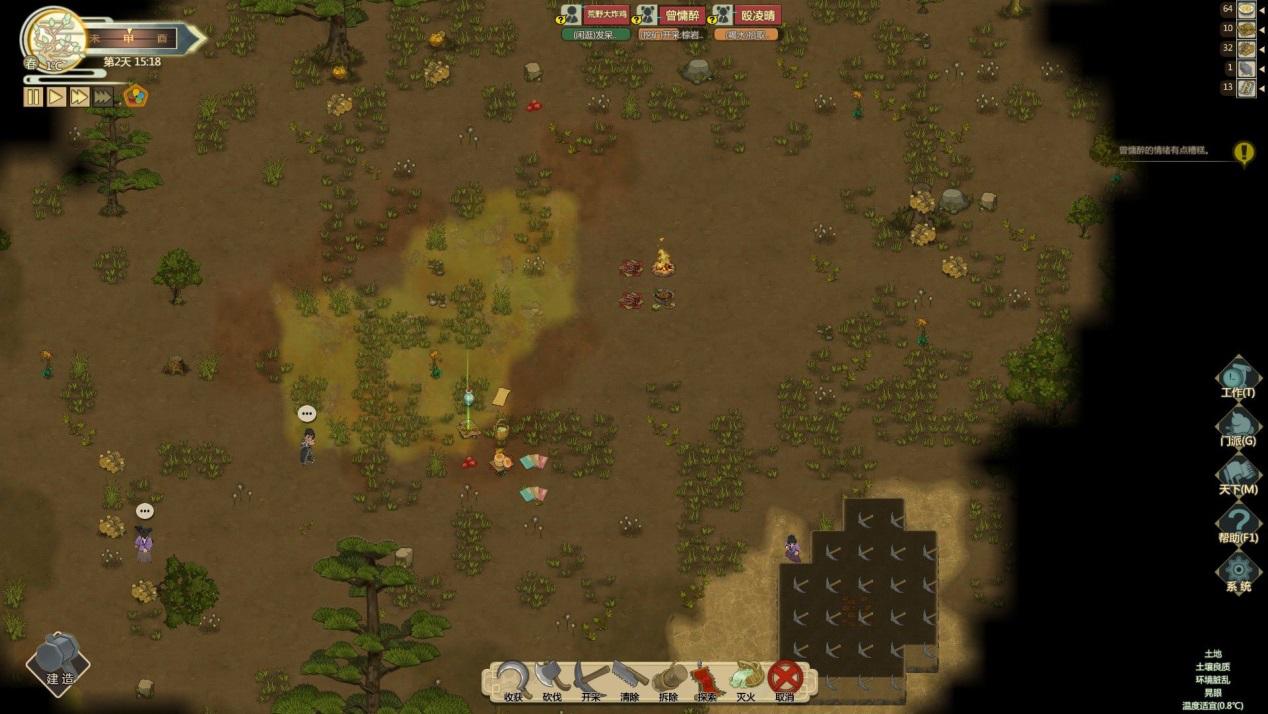Select character 曾慵醉 name tag
Image resolution: width=1268 pixels, height=714 pixels.
point(684,15)
